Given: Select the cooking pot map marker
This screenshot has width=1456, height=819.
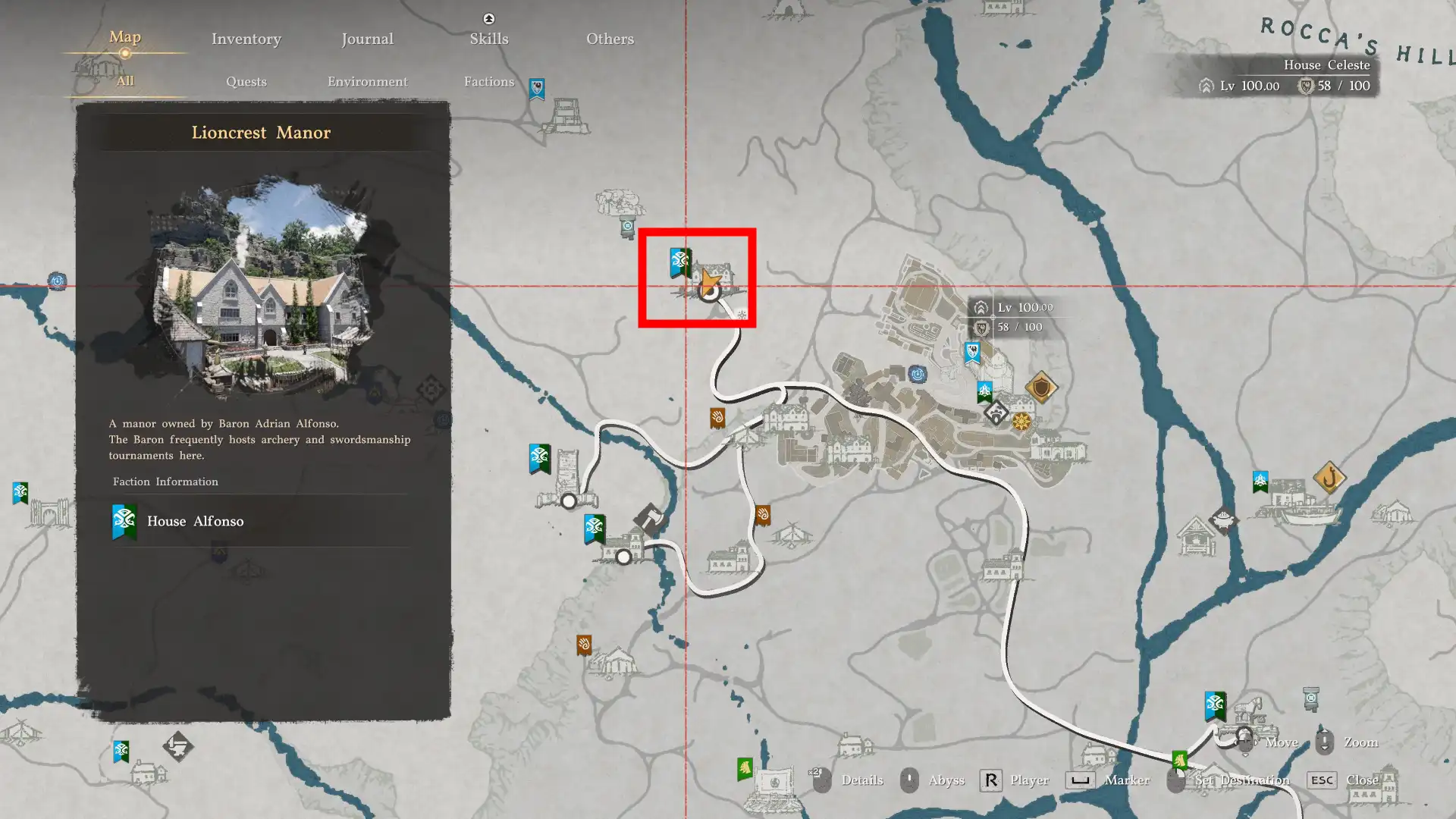Looking at the screenshot, I should click(1222, 520).
